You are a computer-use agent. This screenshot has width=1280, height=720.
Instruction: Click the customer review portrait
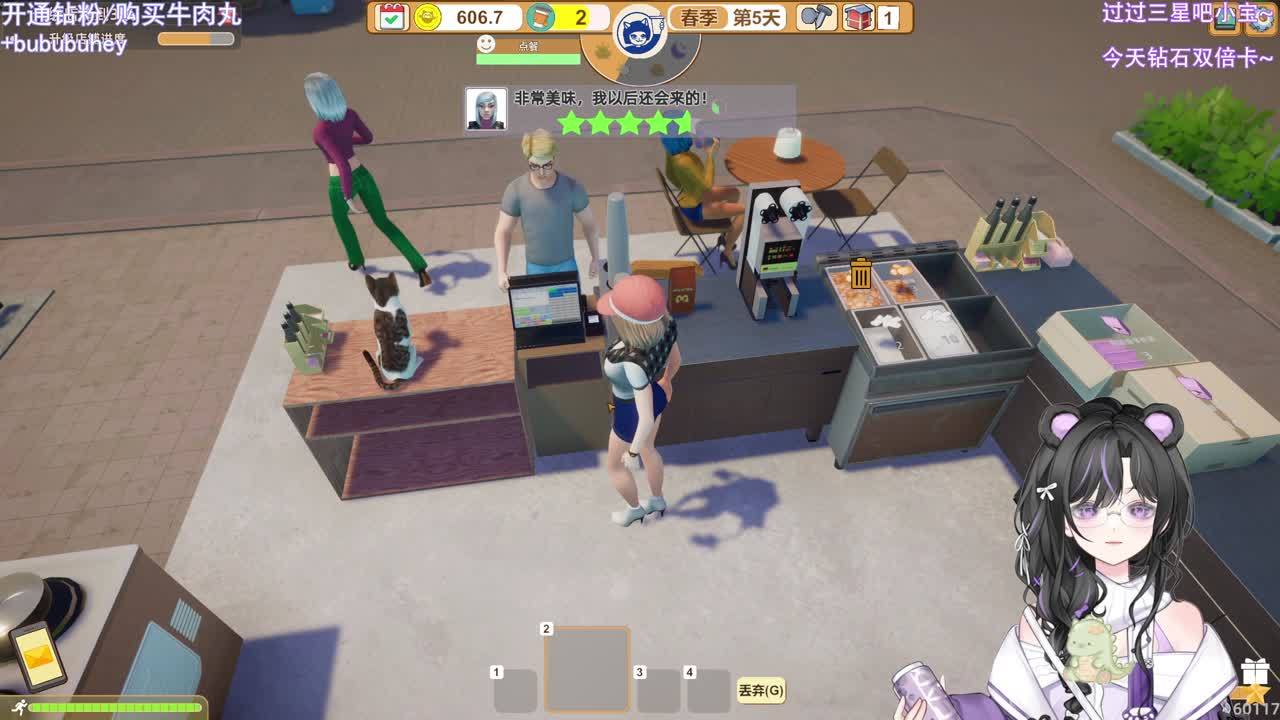click(x=486, y=109)
